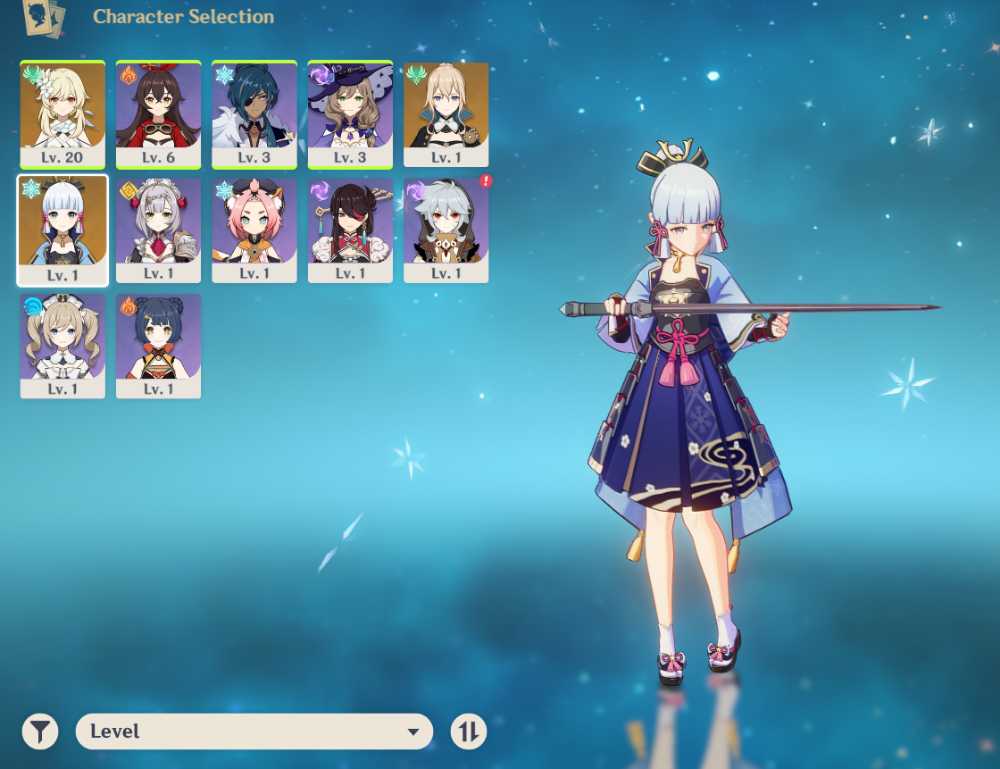
Task: Choose Jean's character portrait
Action: tap(446, 114)
